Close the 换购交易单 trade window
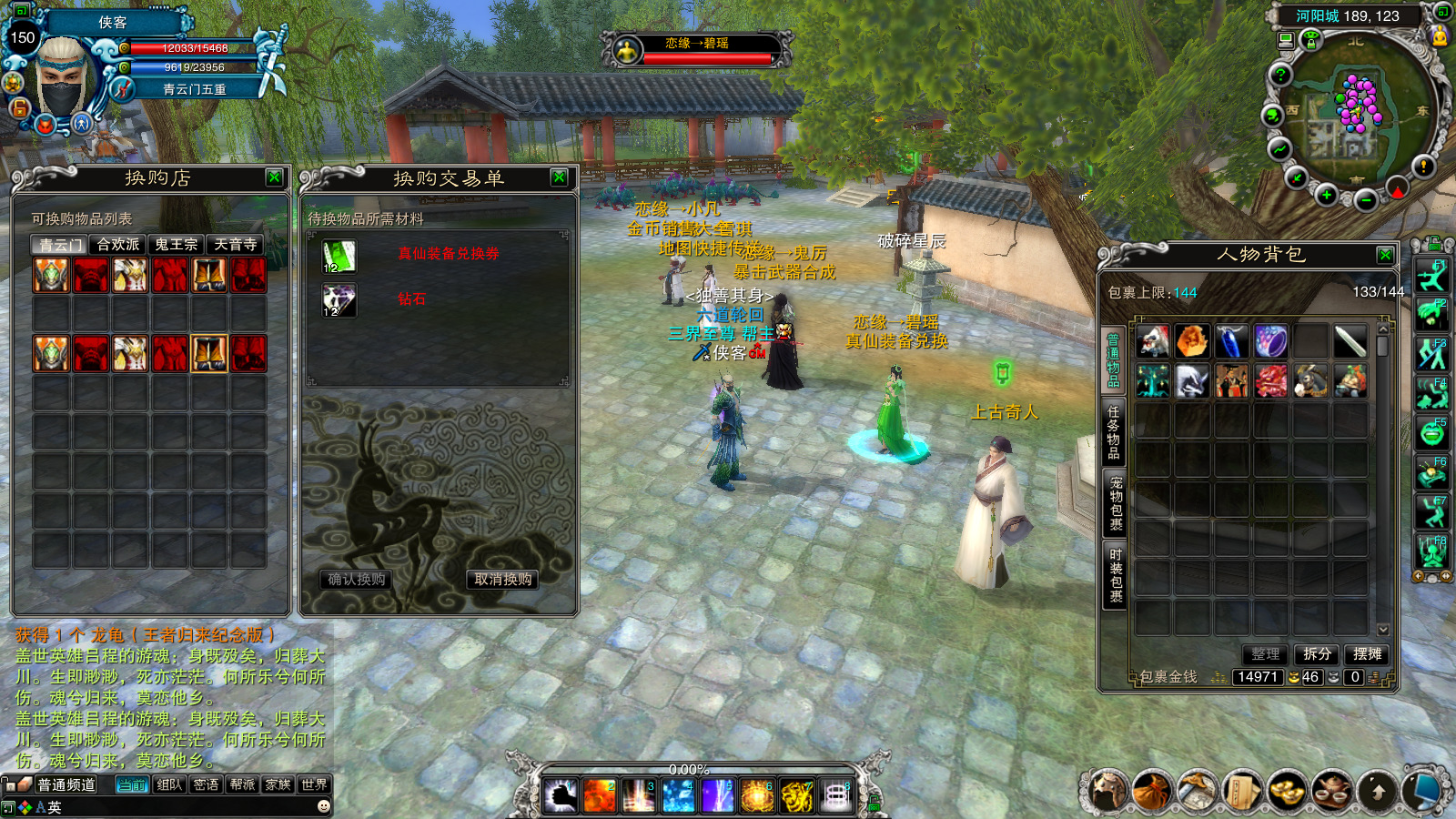The image size is (1456, 819). (x=560, y=177)
